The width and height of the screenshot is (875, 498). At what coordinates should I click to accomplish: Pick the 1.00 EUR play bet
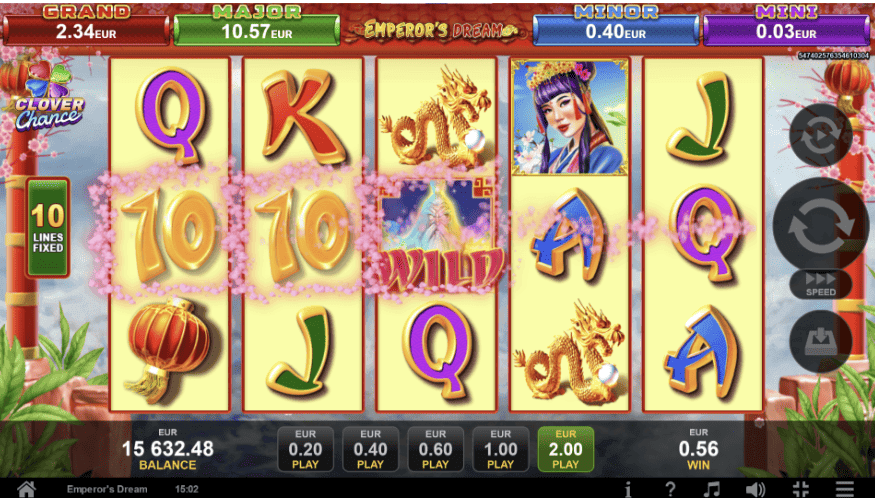tap(500, 449)
